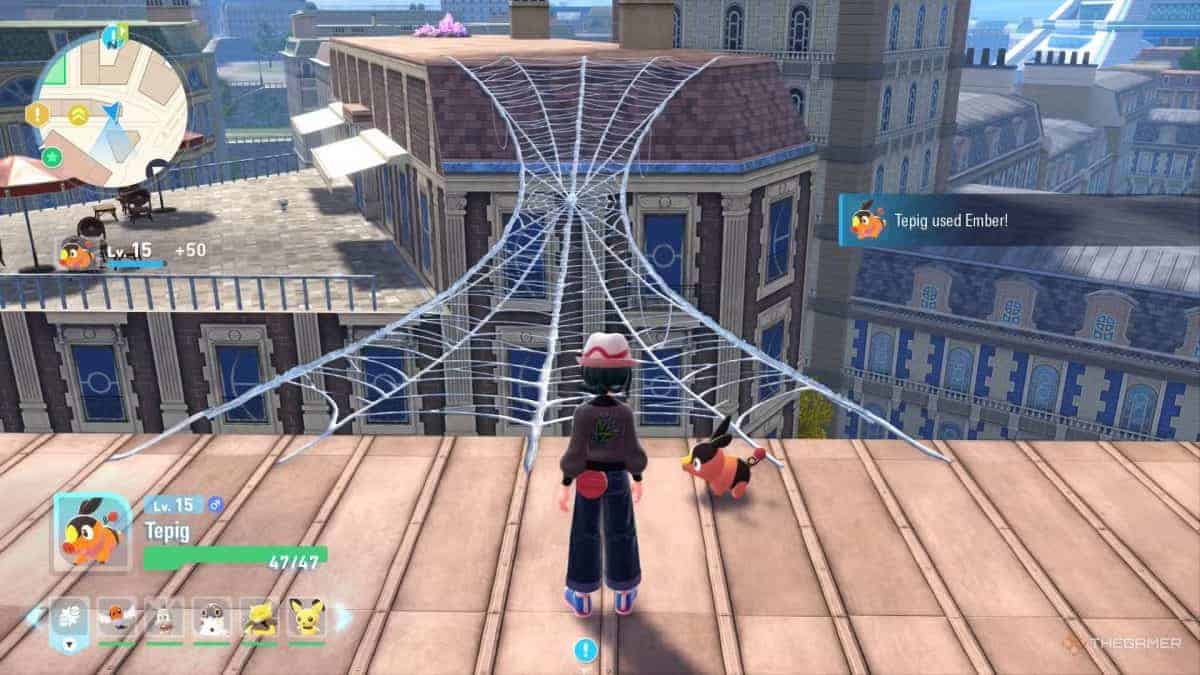The width and height of the screenshot is (1200, 675).
Task: Select Pichu from the party bar
Action: pos(306,619)
